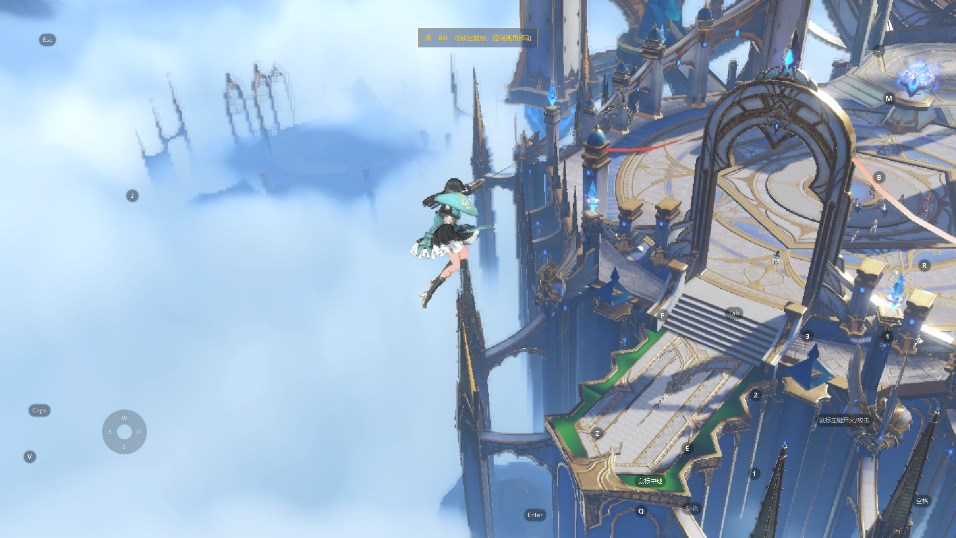This screenshot has height=538, width=956.
Task: Tap the virtual Shift key button
Action: pos(691,508)
